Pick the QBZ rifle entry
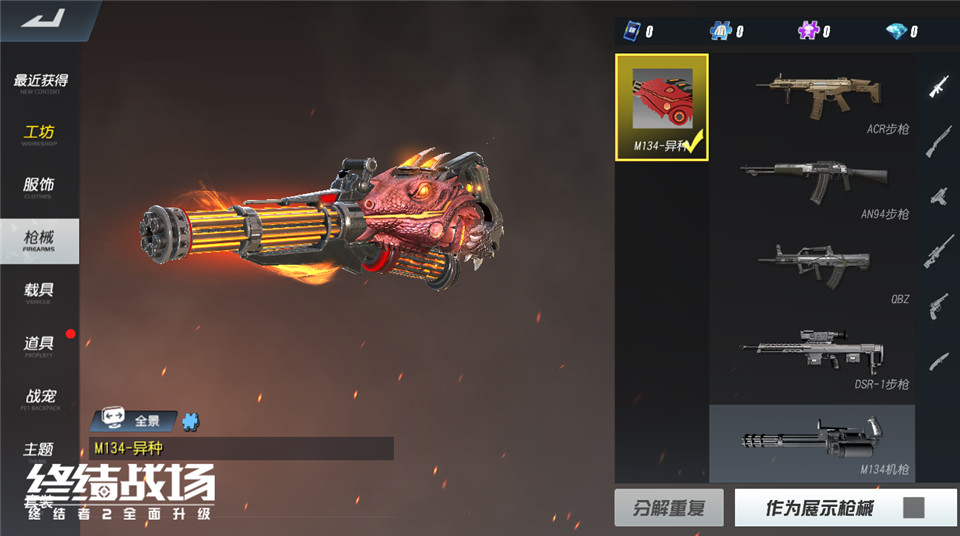 (x=814, y=269)
